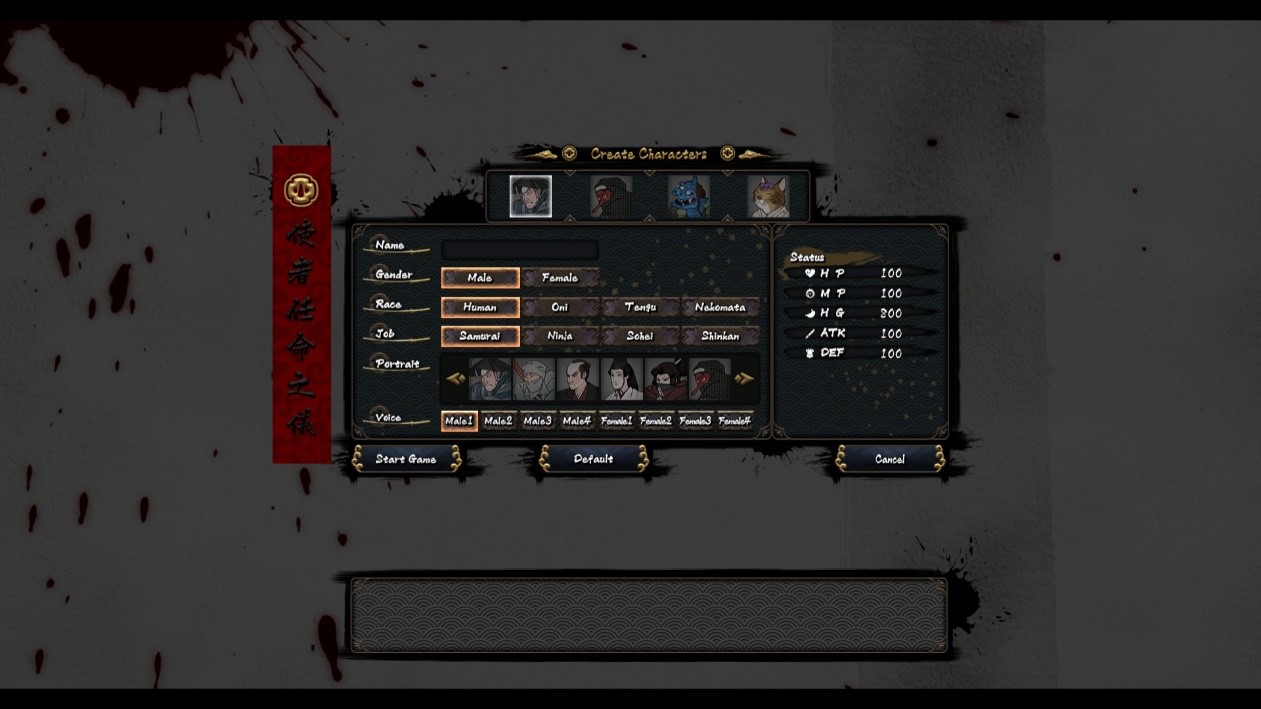
Task: Show next portraits with right arrow
Action: tap(744, 378)
